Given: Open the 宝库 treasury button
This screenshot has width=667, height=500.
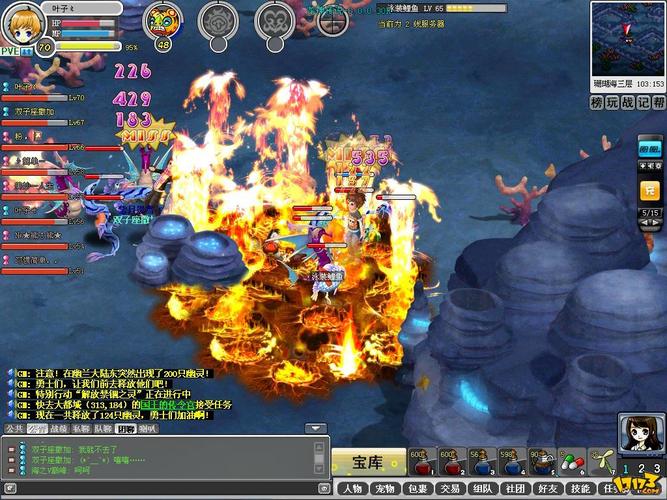Looking at the screenshot, I should (367, 462).
